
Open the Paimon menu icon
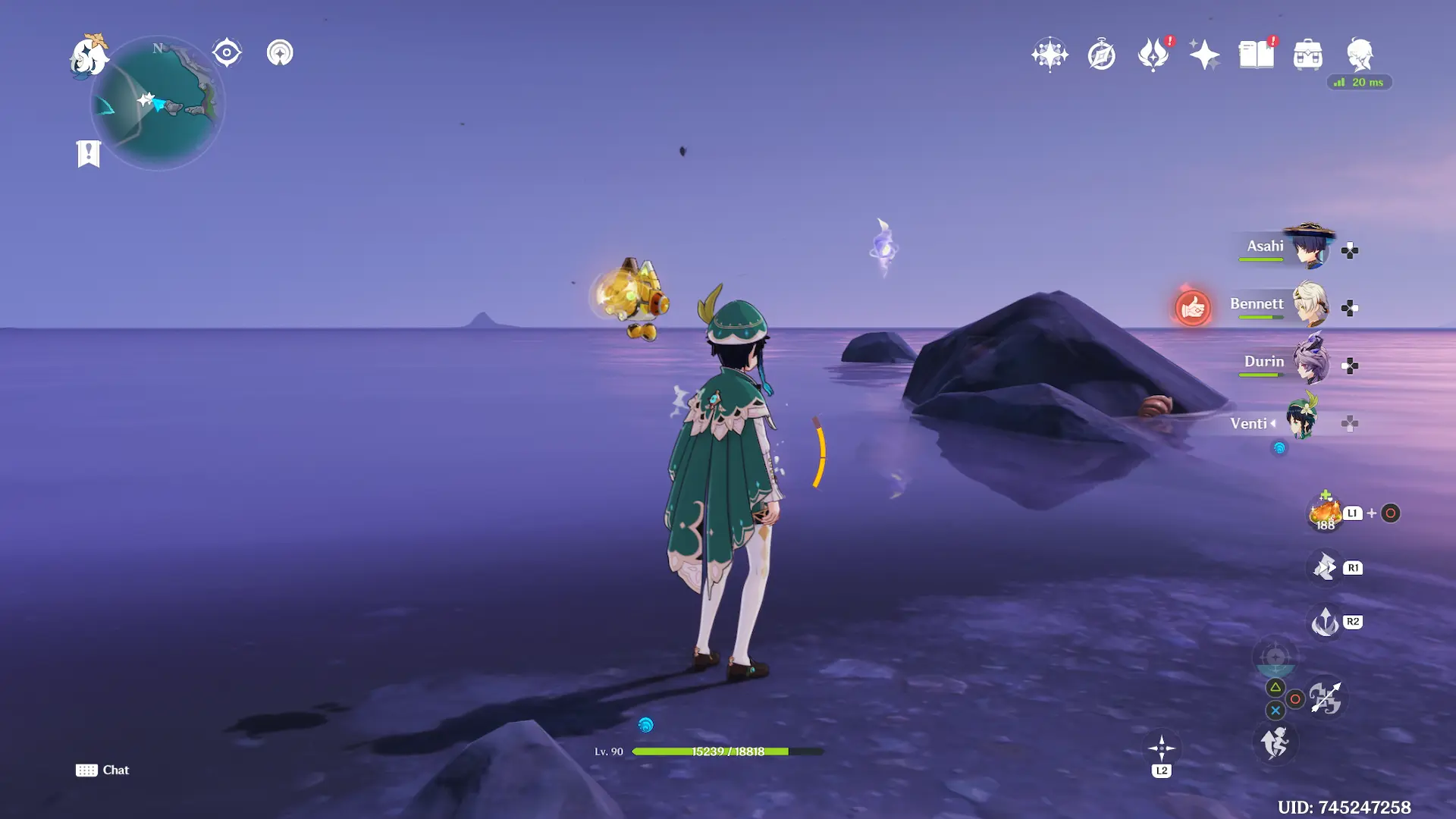tap(89, 56)
